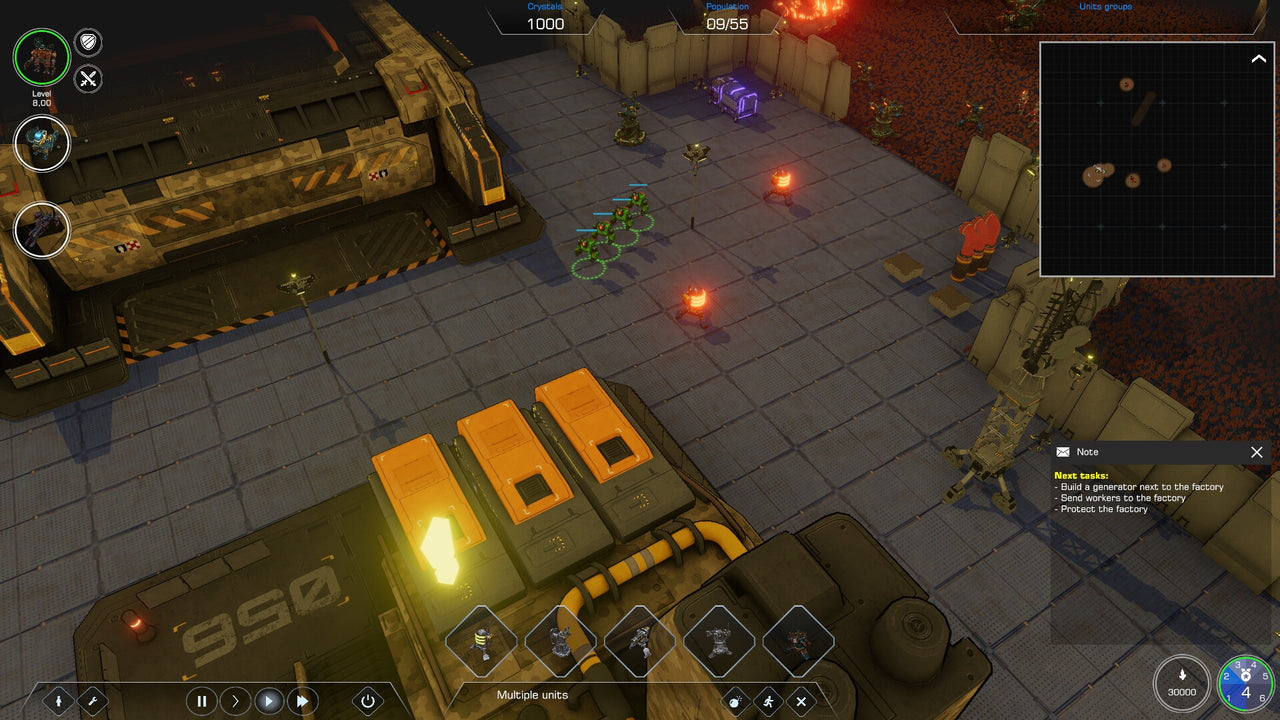Select the Level 8.00 hero portrait
Viewport: 1280px width, 720px height.
(x=41, y=58)
